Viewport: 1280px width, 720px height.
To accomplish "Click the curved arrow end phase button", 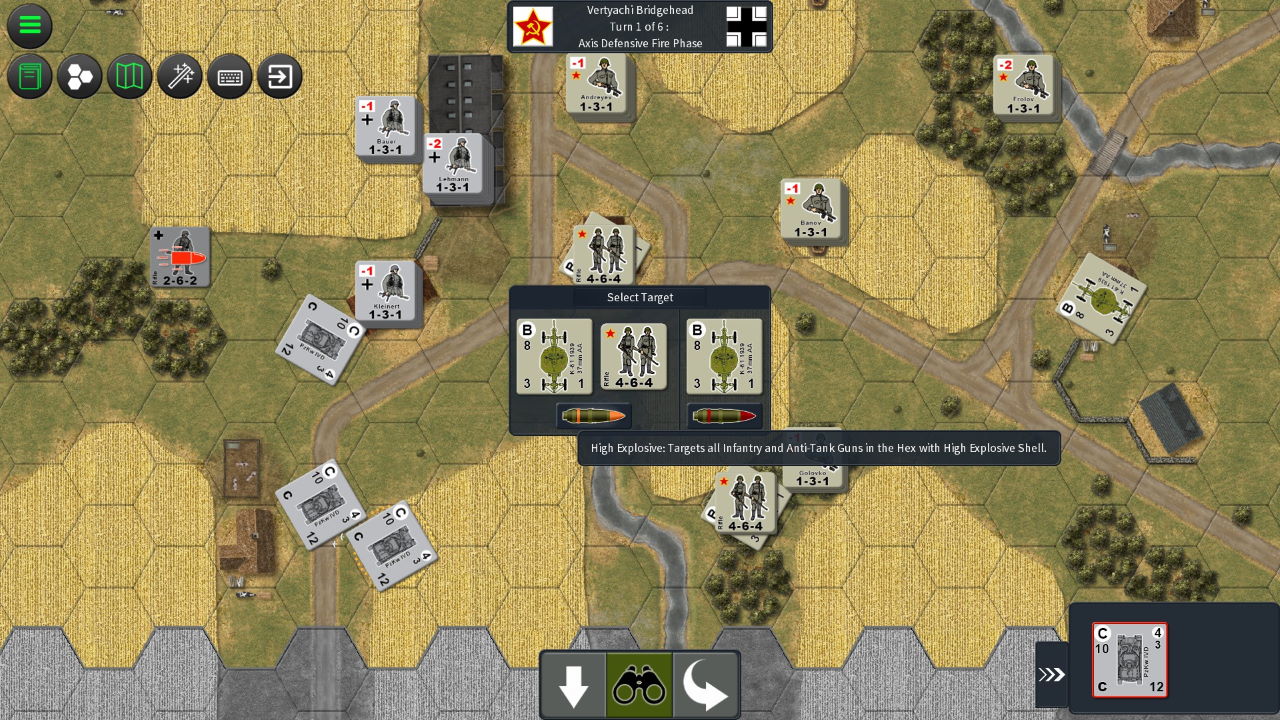I will [x=705, y=686].
